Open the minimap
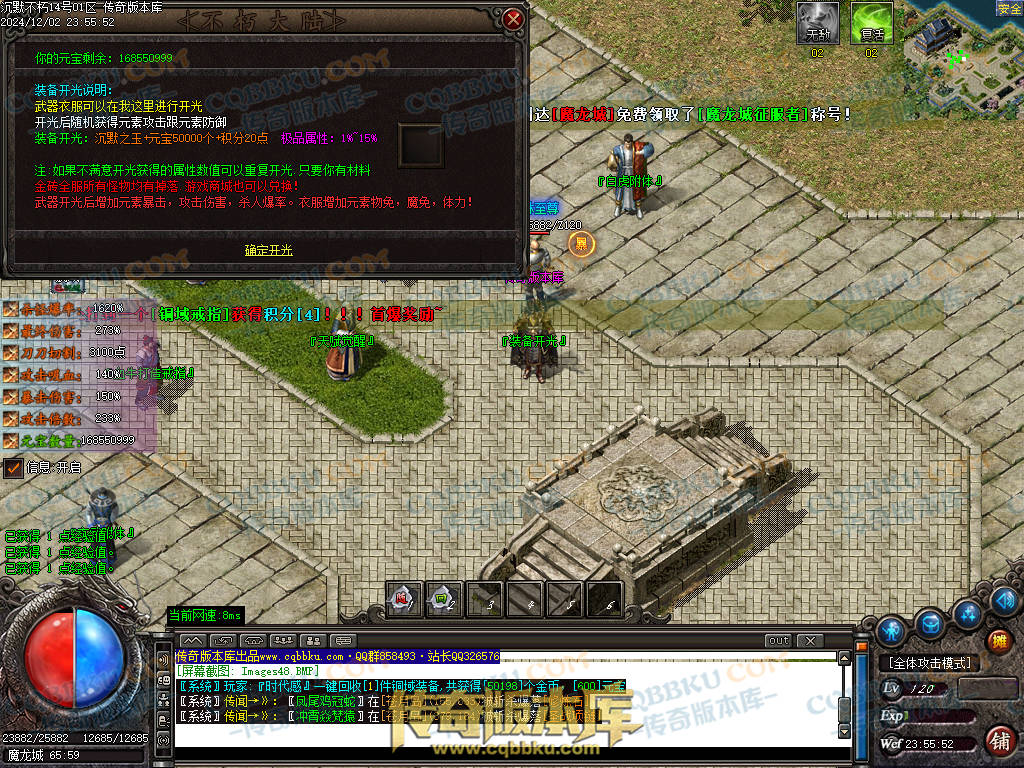The image size is (1024, 768). [x=960, y=50]
